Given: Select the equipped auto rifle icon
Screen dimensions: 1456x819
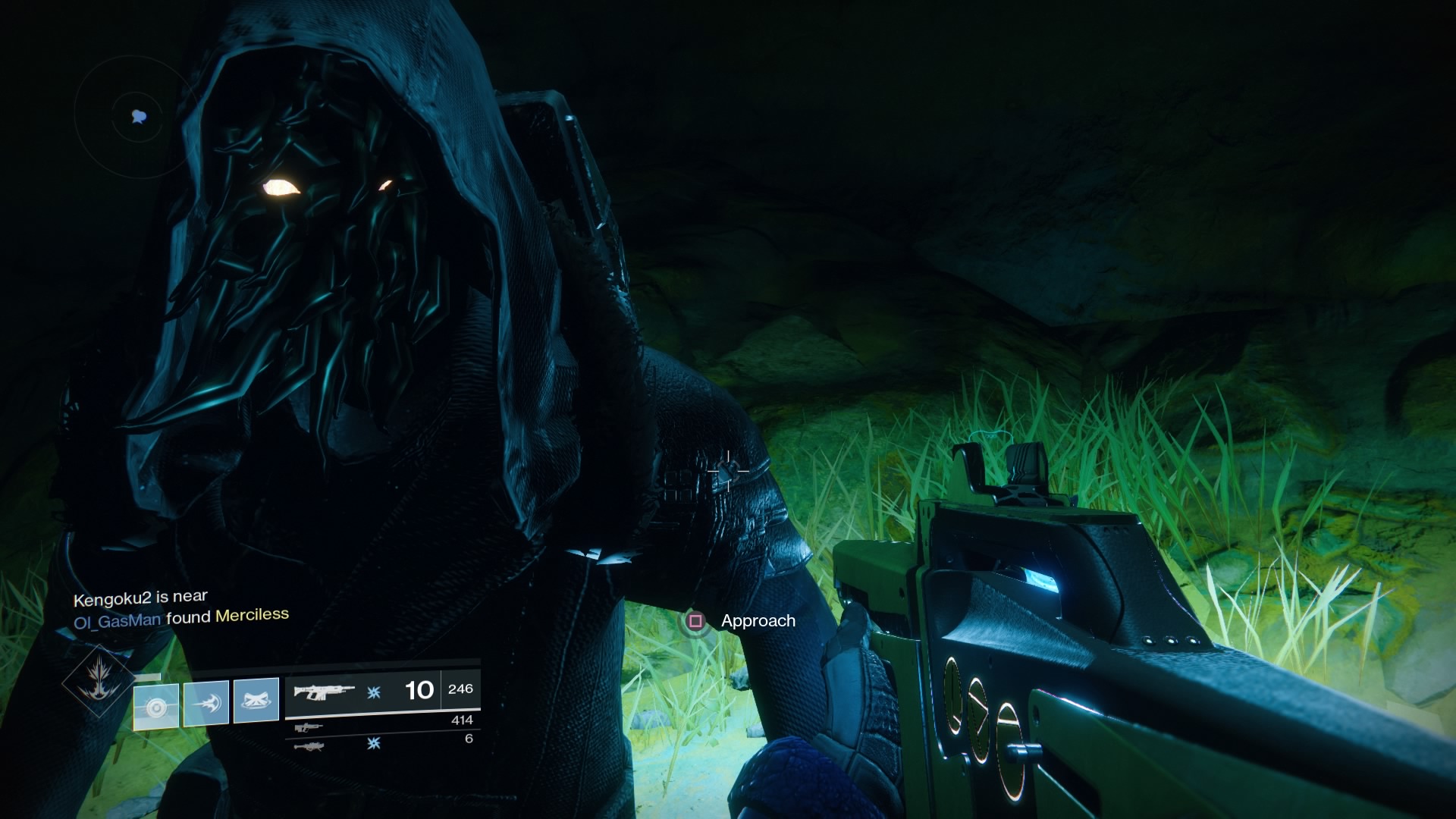Looking at the screenshot, I should tap(325, 690).
